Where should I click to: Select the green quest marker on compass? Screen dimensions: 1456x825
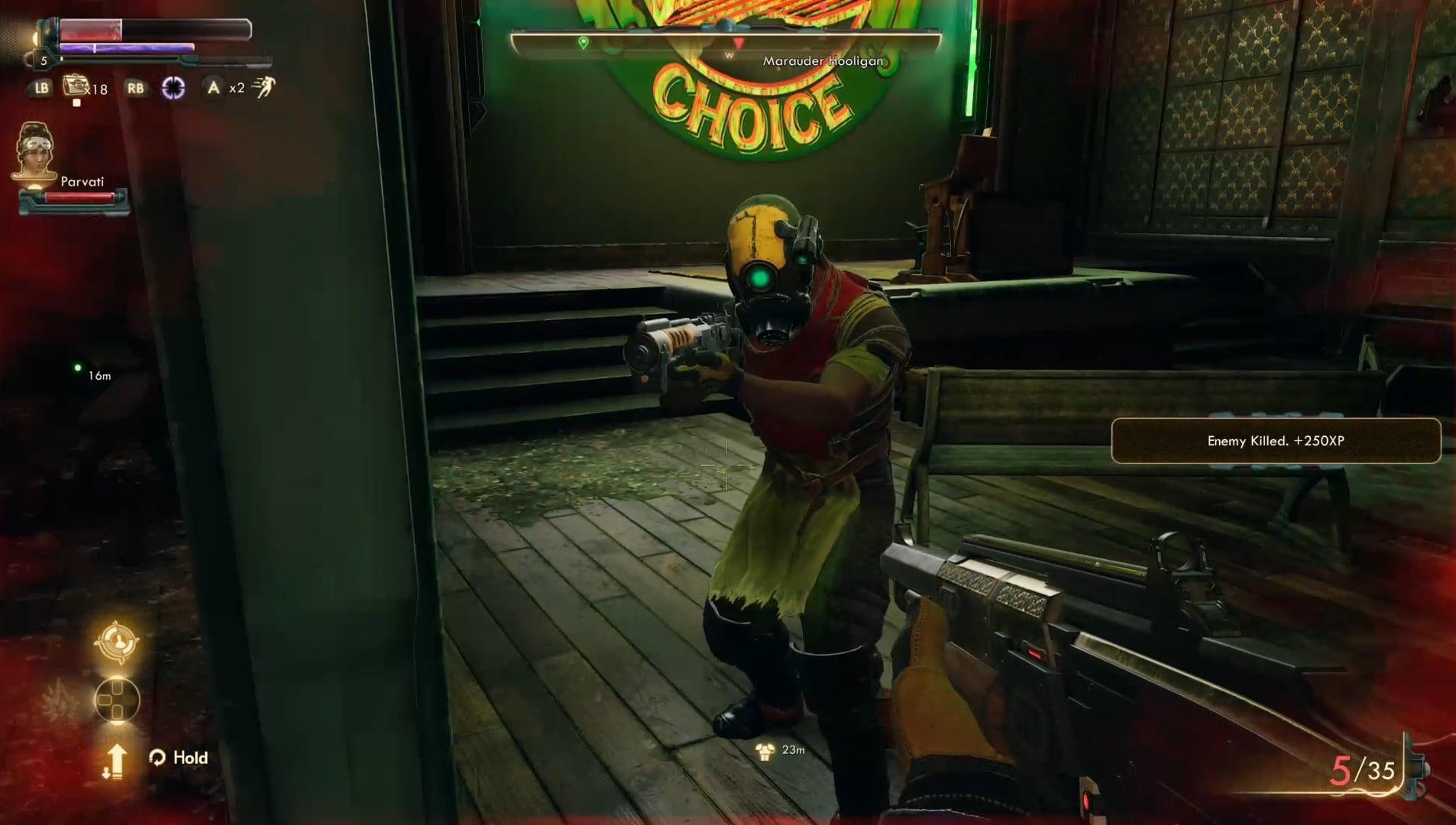(x=584, y=43)
